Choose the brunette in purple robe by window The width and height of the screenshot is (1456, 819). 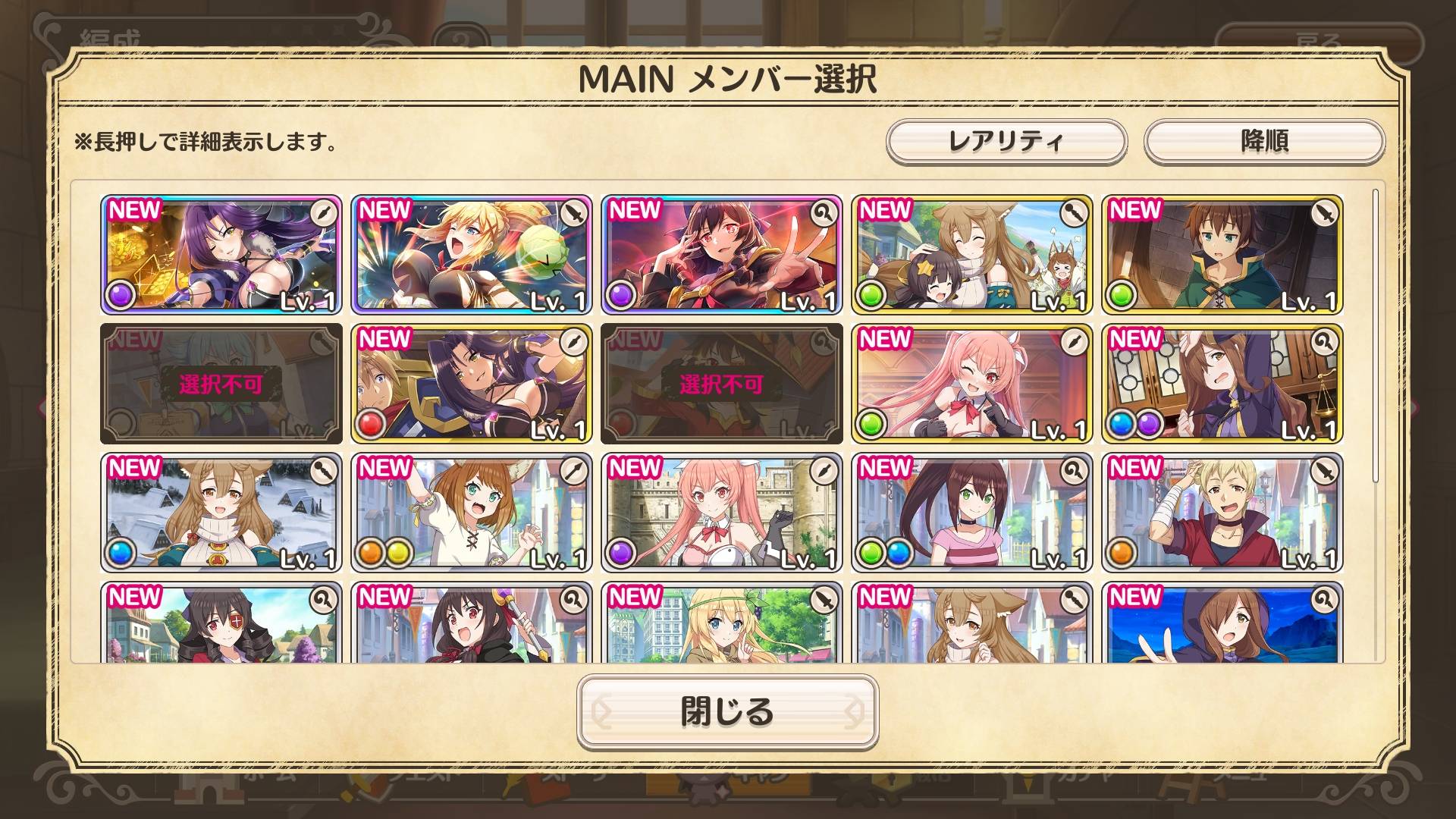coord(1222,384)
